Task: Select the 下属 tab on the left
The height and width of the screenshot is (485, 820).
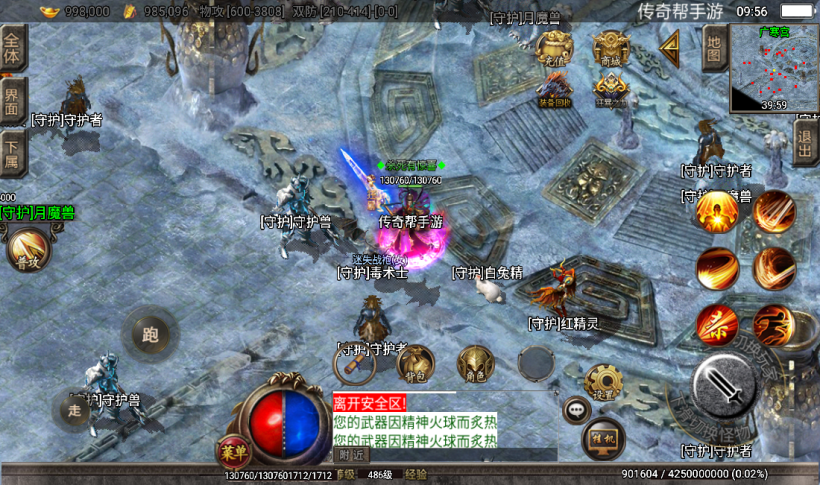Action: 12,152
